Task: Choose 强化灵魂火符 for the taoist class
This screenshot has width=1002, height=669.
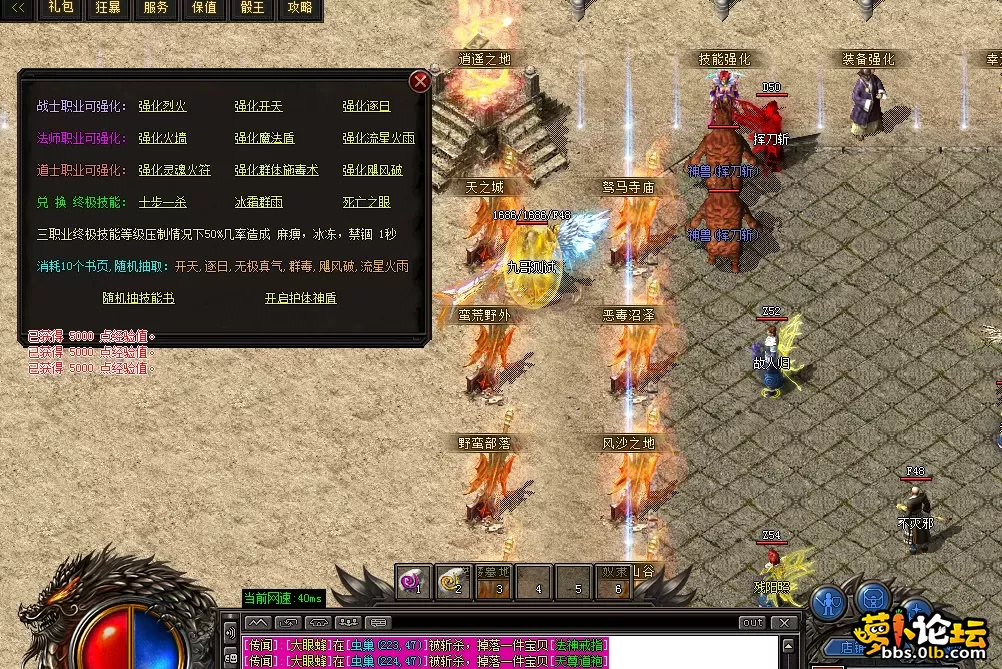Action: point(174,170)
